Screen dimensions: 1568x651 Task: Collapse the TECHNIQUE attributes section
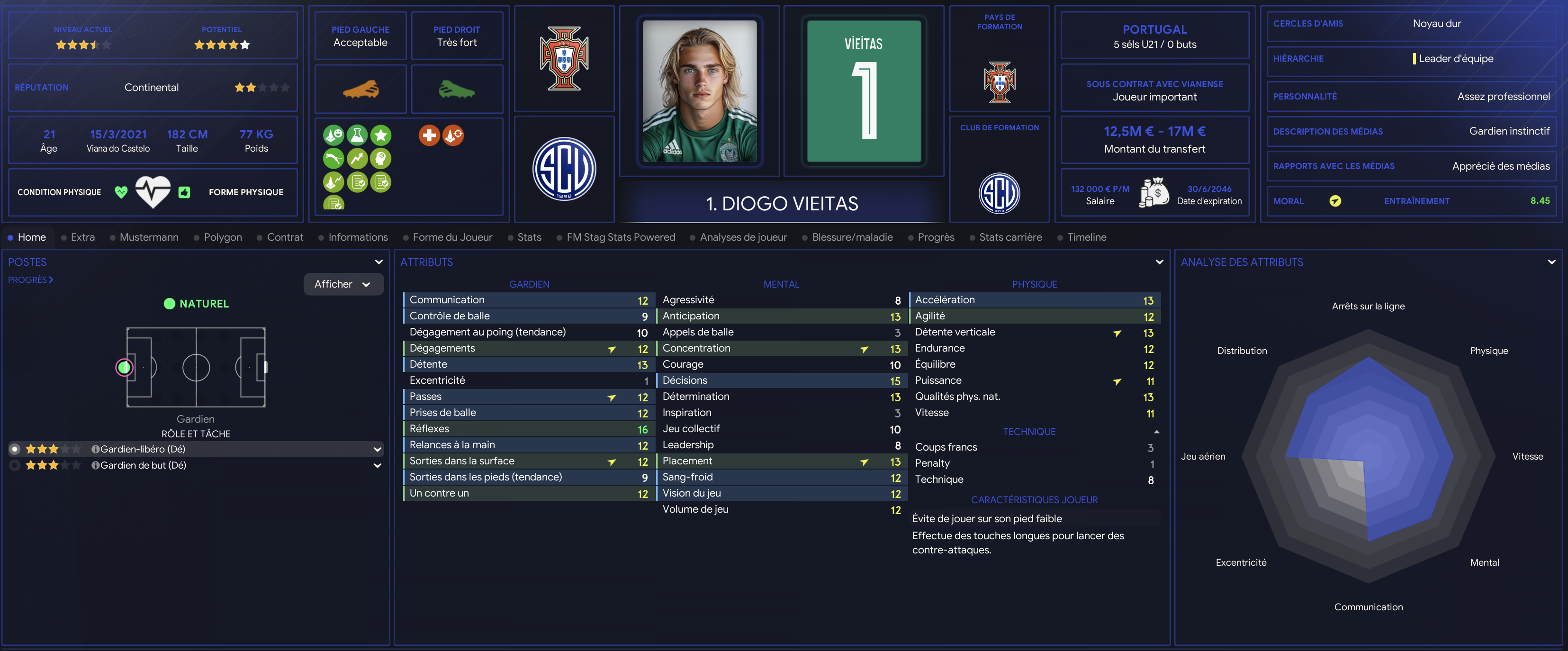[1156, 432]
